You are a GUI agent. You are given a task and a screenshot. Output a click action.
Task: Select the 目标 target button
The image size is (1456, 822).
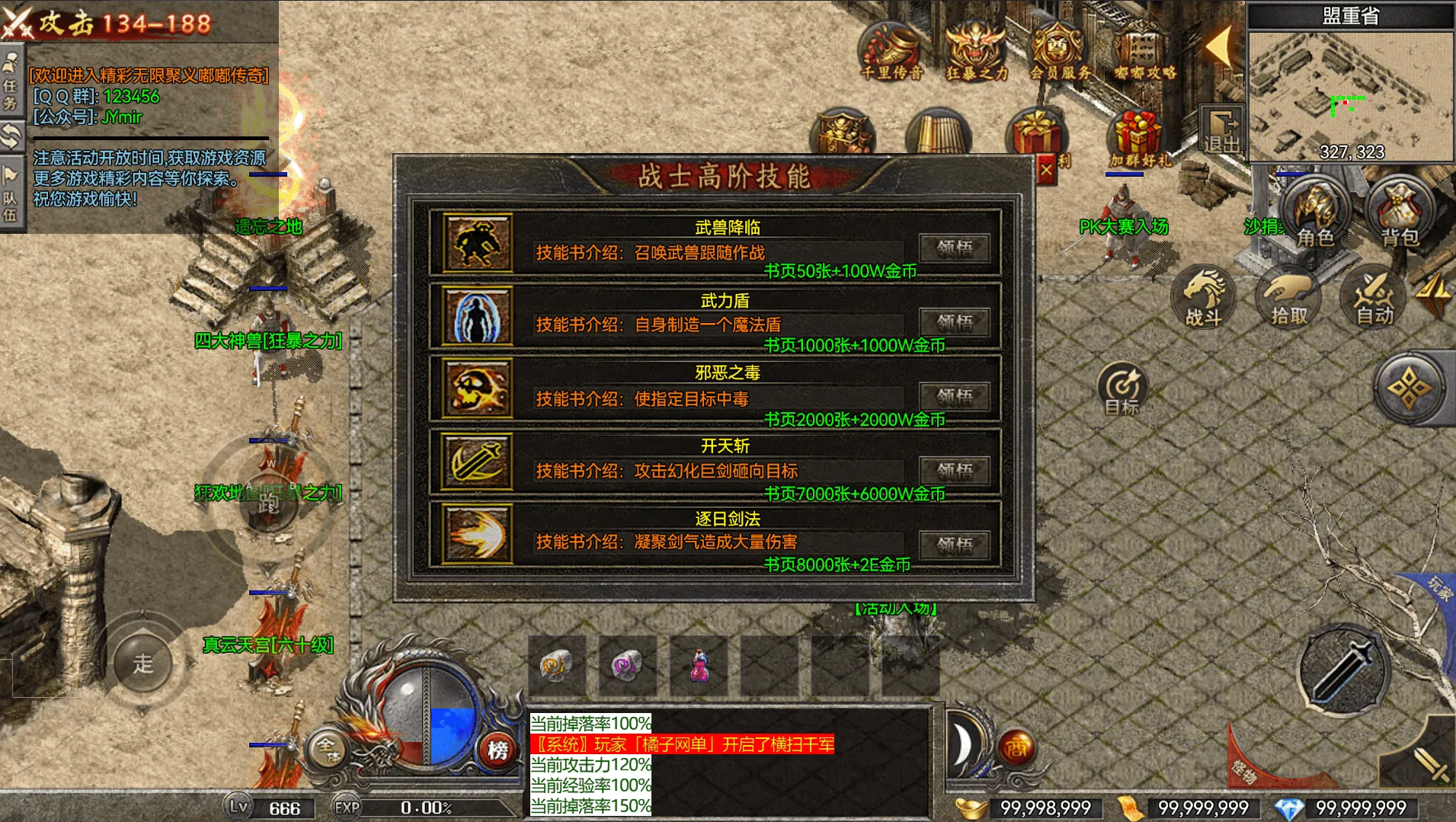(x=1122, y=389)
